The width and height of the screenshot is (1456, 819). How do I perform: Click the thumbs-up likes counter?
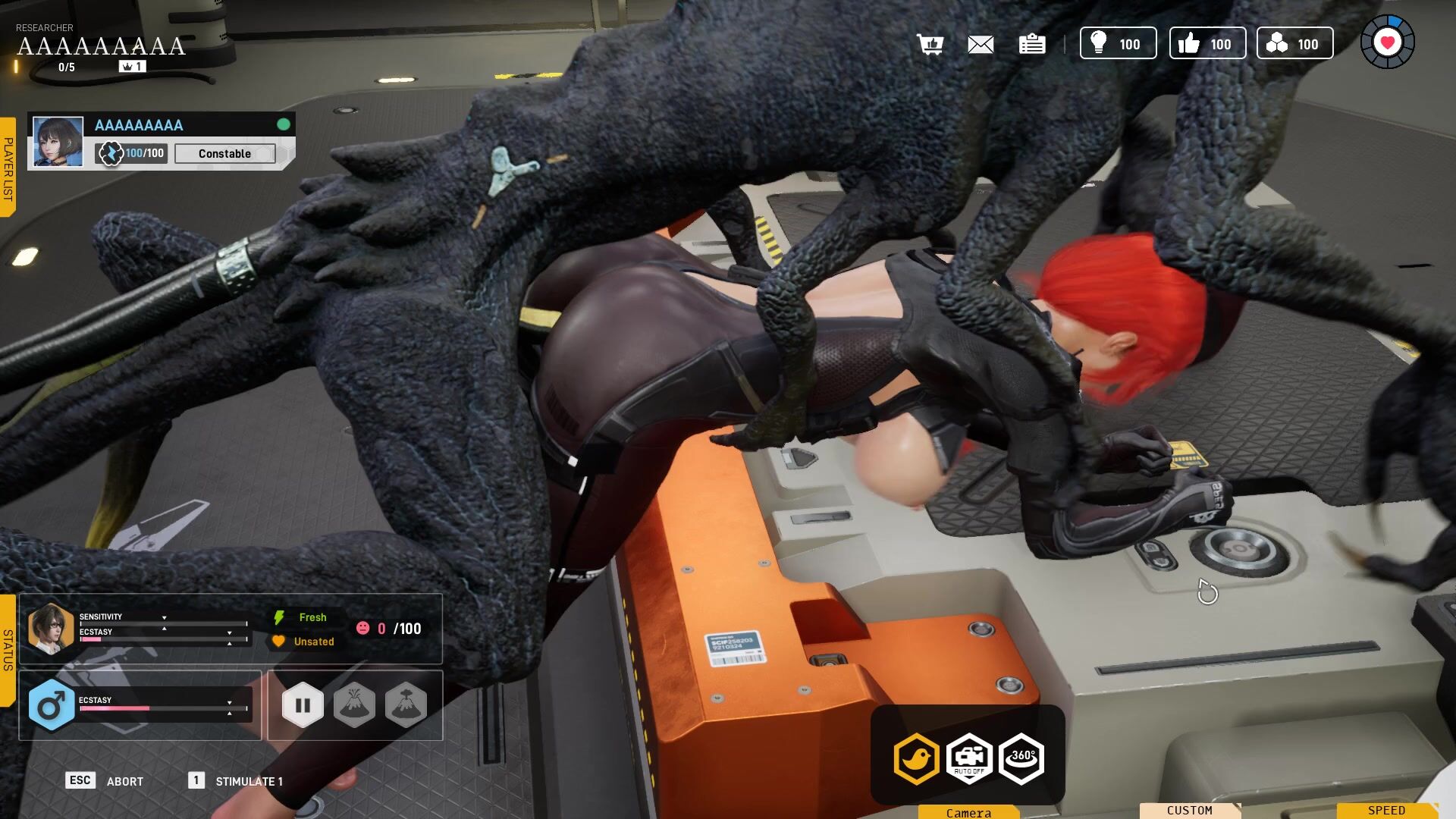1207,44
